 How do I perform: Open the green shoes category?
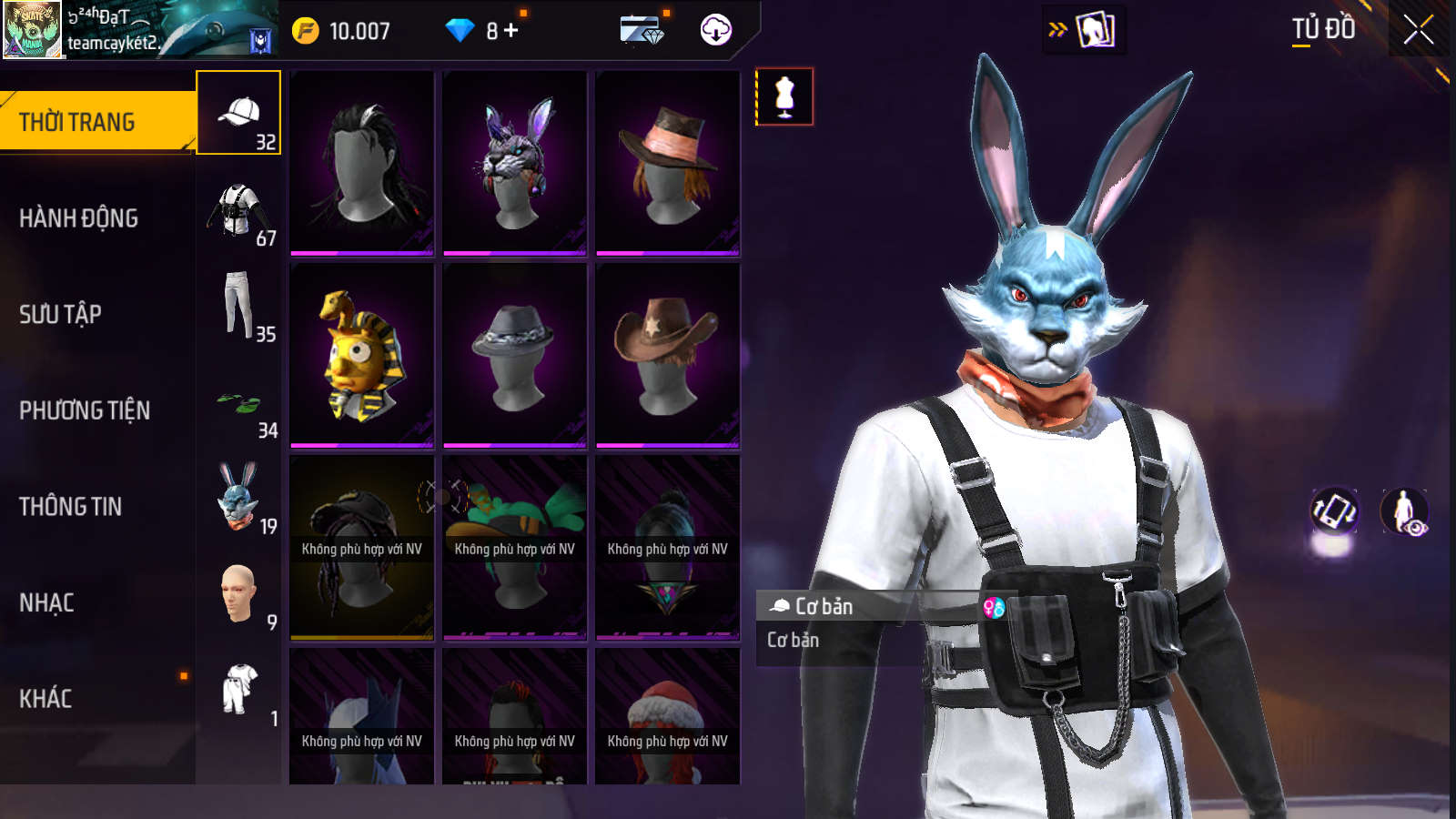coord(238,403)
